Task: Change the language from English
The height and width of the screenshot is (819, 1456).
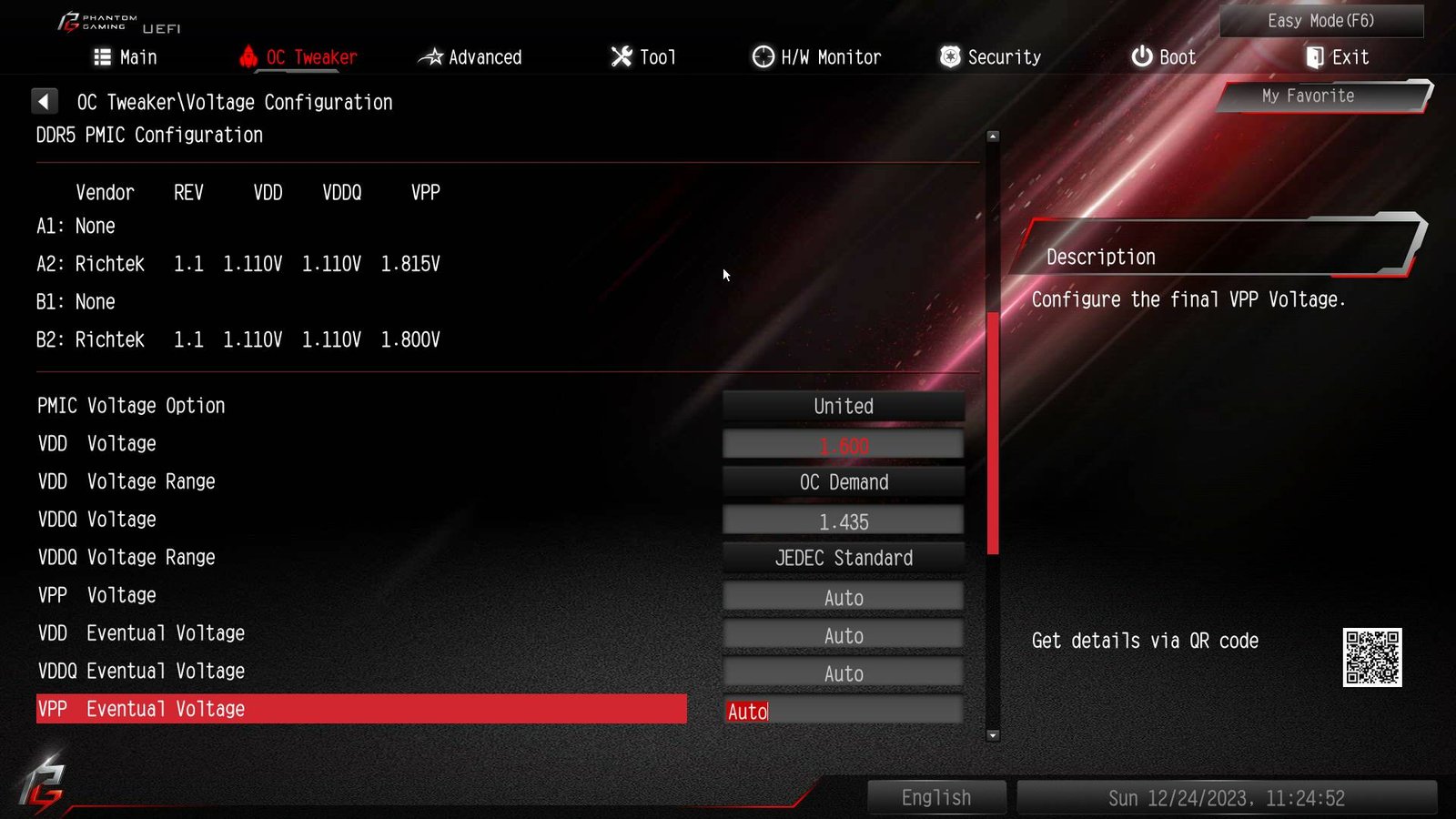Action: (936, 798)
